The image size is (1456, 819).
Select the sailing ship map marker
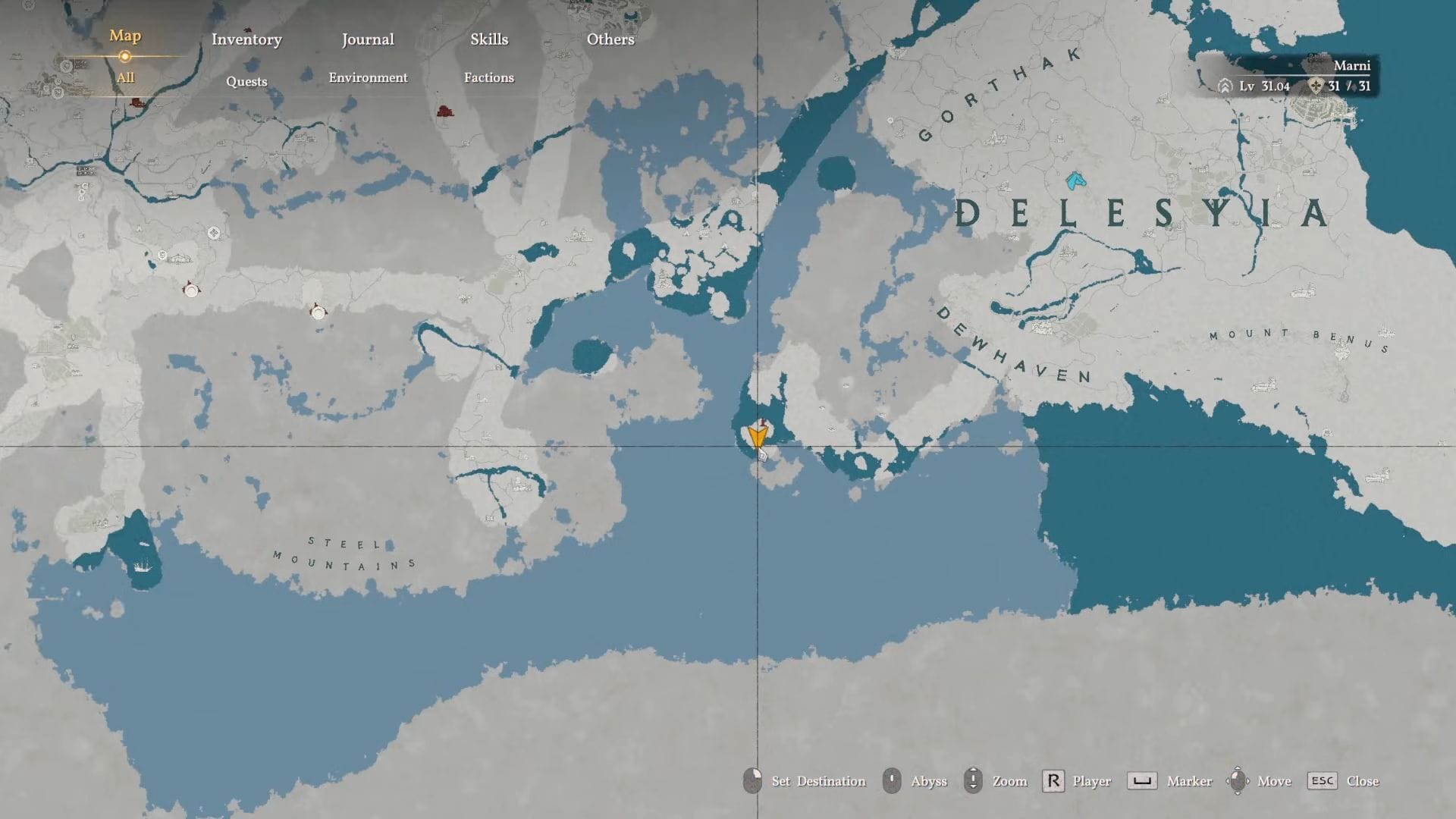pos(142,565)
